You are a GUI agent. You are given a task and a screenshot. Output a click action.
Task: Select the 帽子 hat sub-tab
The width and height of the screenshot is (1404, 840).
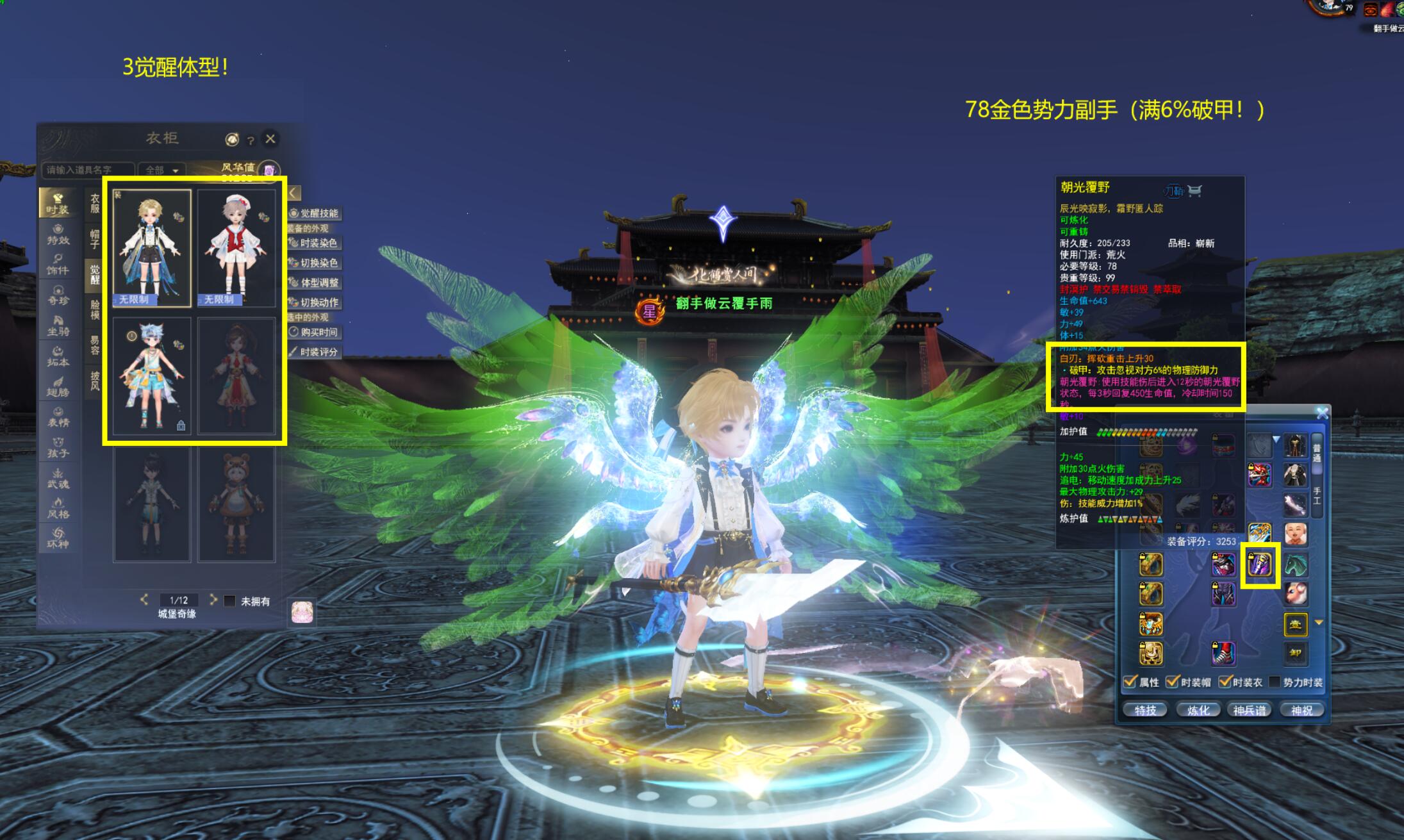[95, 239]
